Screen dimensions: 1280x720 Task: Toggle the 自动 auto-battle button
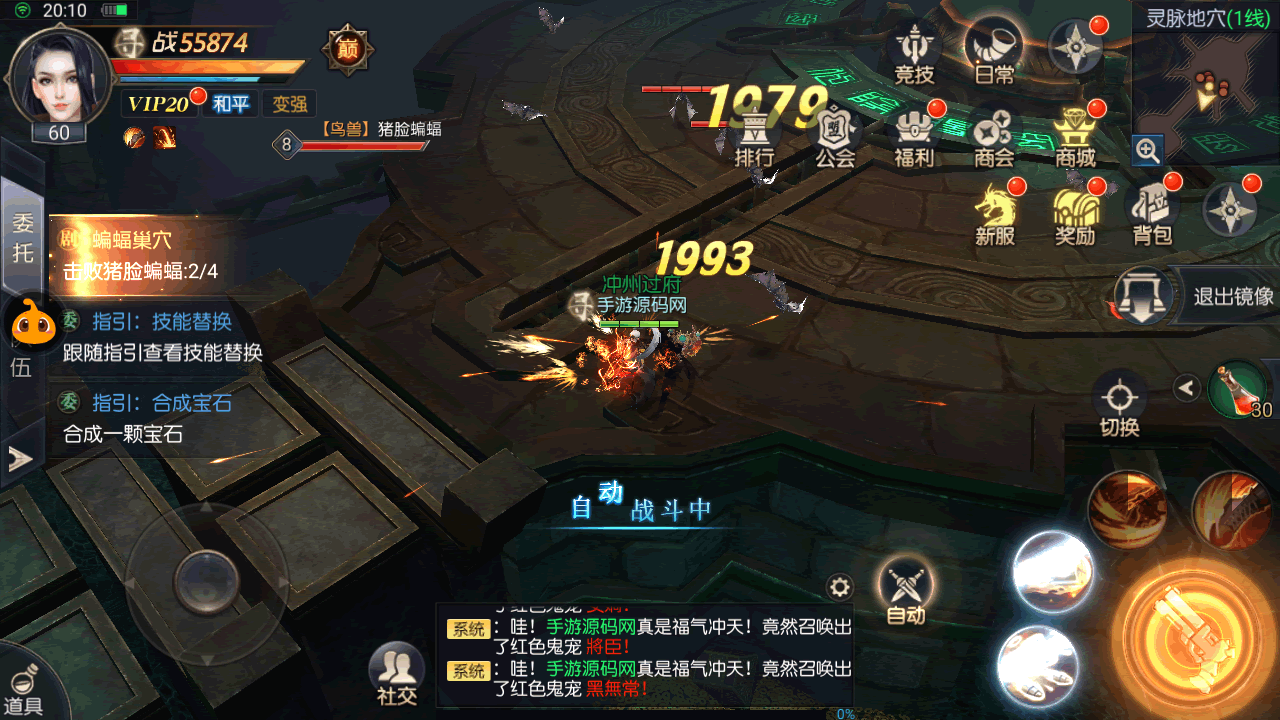[x=906, y=590]
